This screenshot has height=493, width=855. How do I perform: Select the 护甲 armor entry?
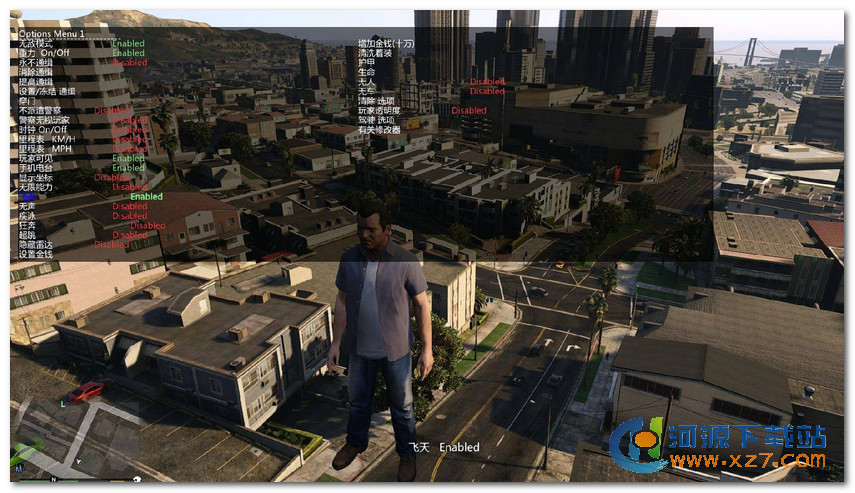pyautogui.click(x=366, y=63)
